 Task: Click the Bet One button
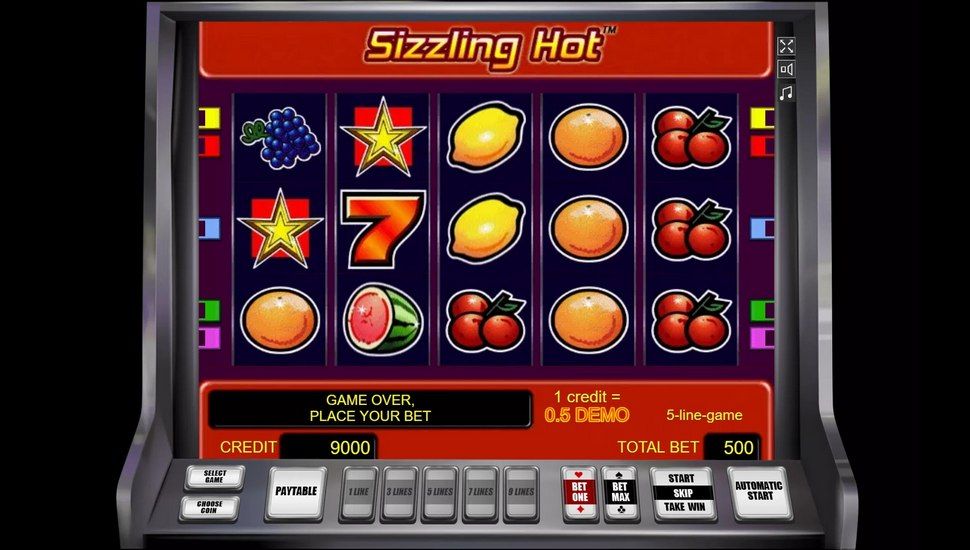[x=579, y=492]
